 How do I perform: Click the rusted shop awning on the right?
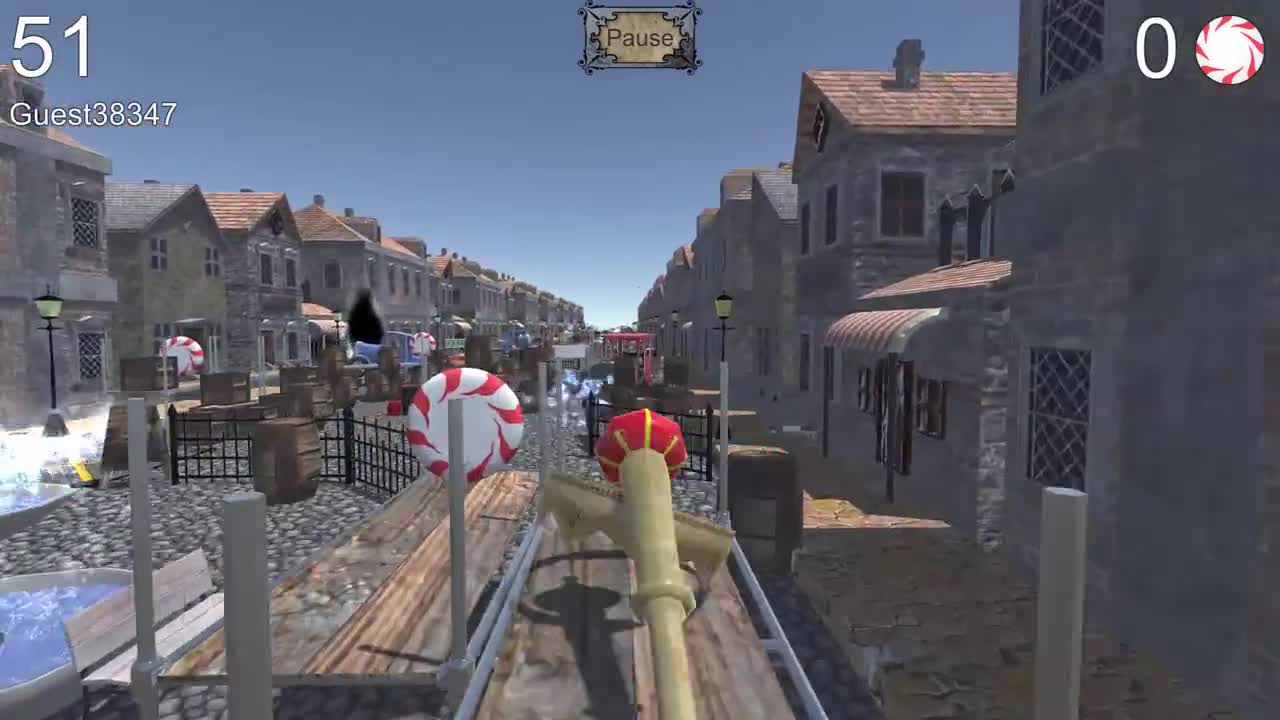(880, 330)
